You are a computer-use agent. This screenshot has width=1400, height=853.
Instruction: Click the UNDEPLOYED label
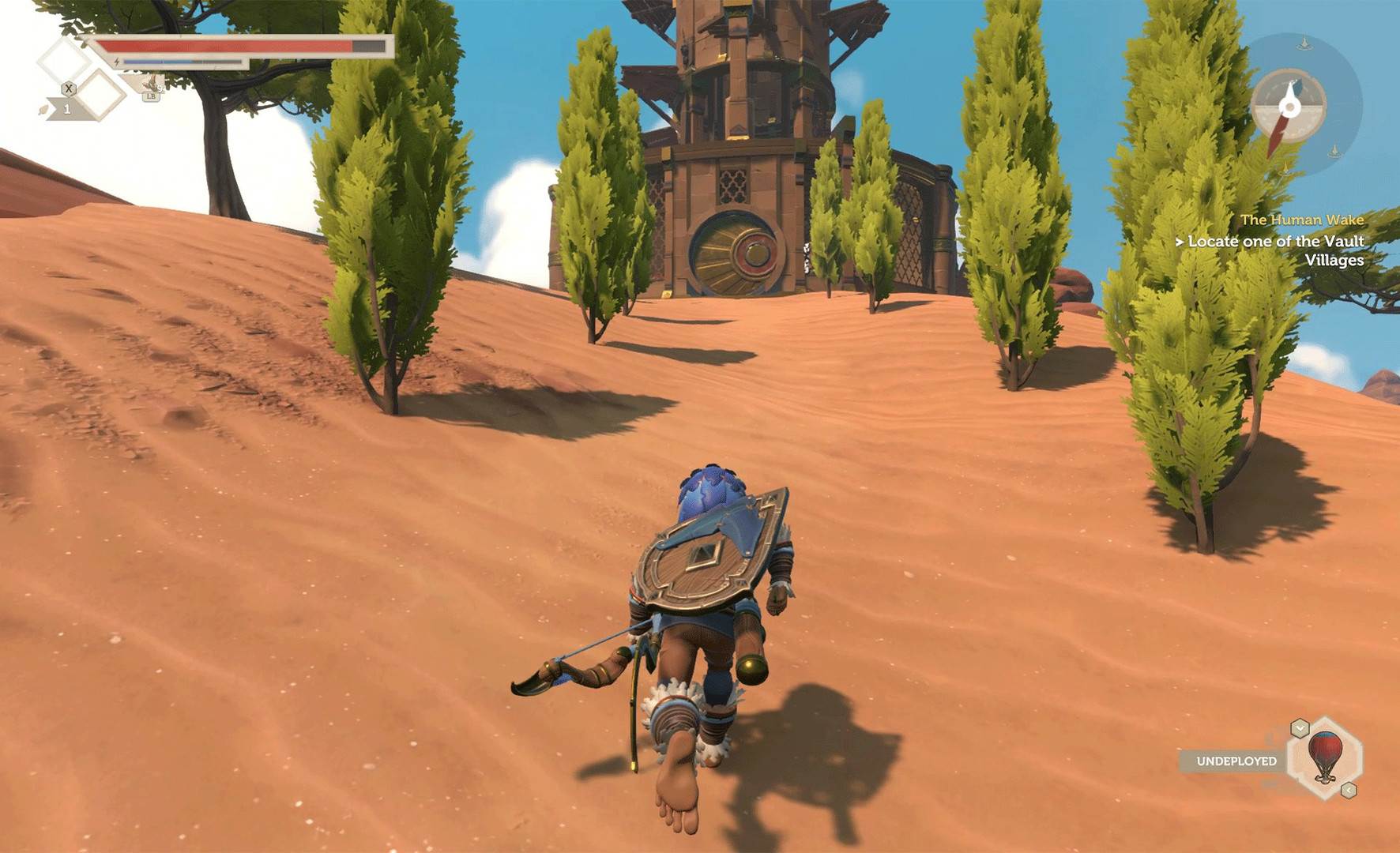[1237, 761]
